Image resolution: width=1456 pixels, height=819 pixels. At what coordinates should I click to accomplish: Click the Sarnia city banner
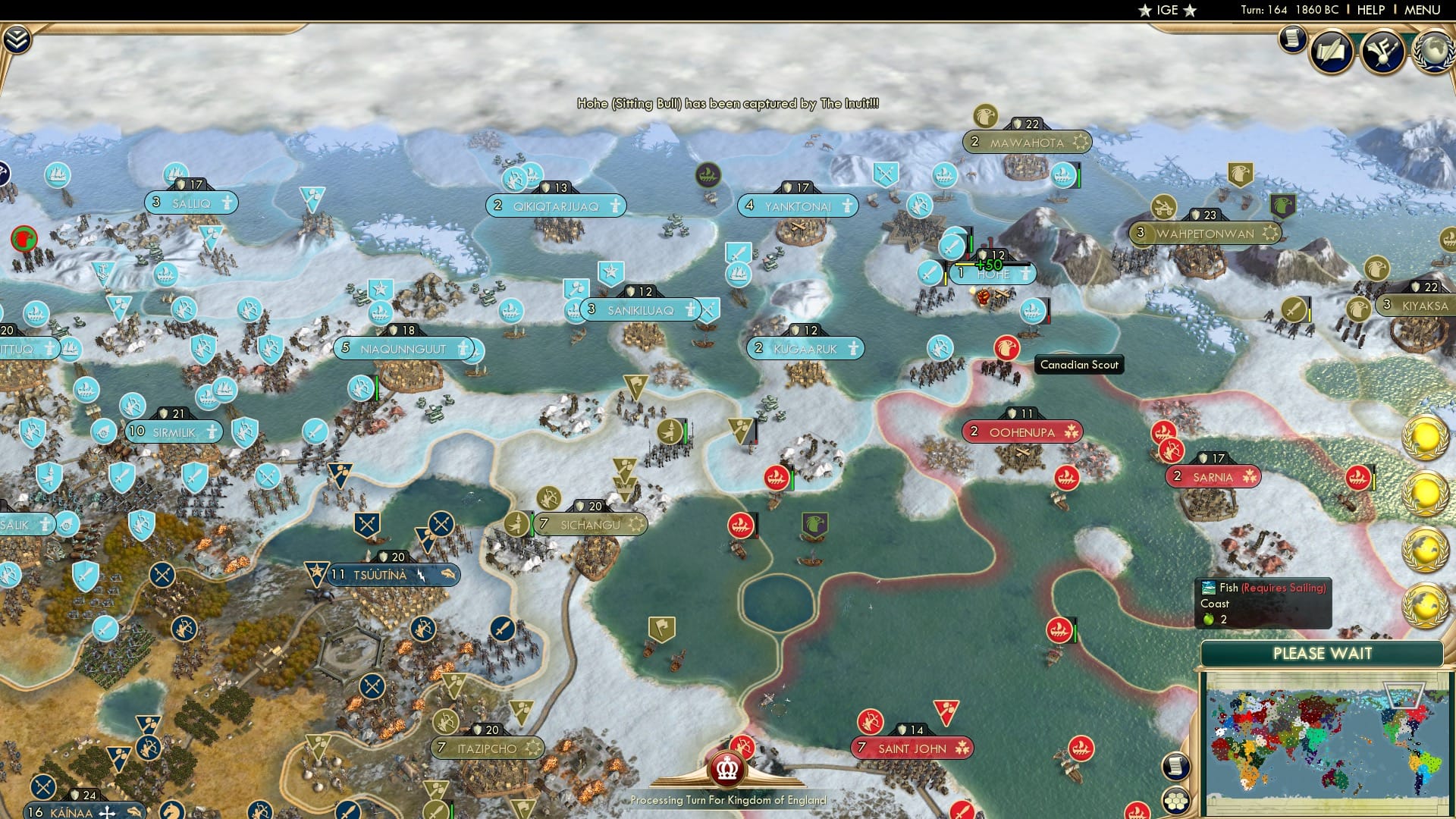pos(1212,476)
